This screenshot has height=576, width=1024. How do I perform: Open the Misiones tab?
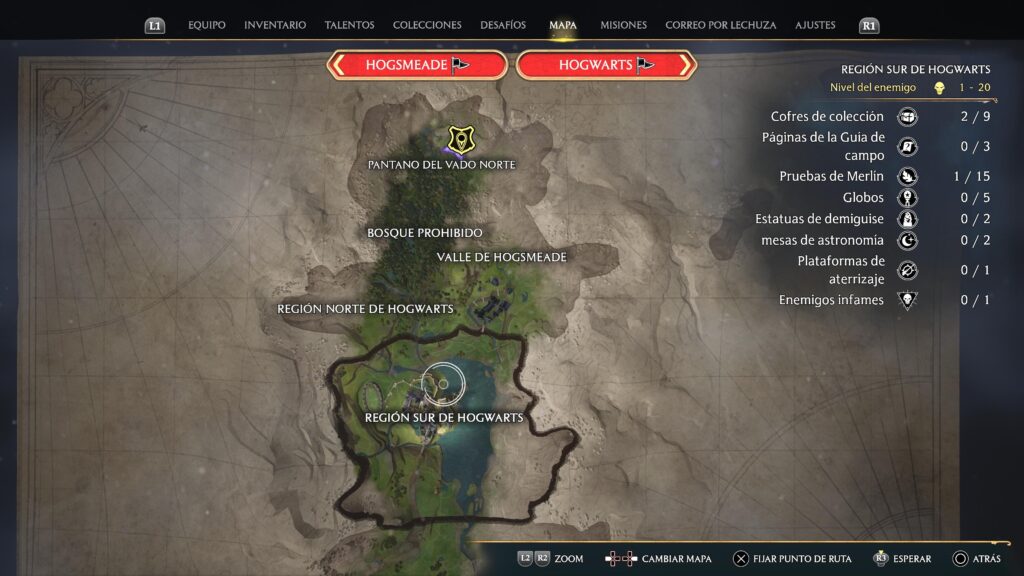pos(623,25)
